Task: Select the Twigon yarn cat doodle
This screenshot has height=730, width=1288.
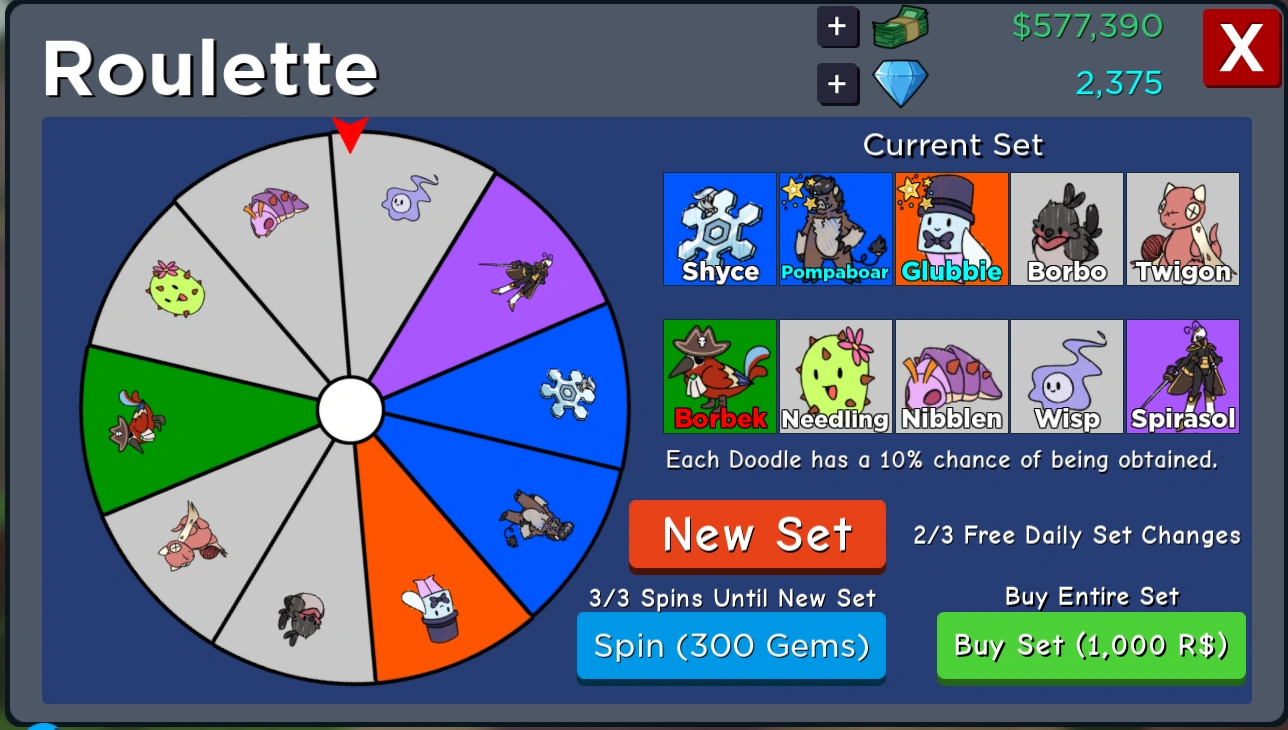Action: pyautogui.click(x=1183, y=228)
